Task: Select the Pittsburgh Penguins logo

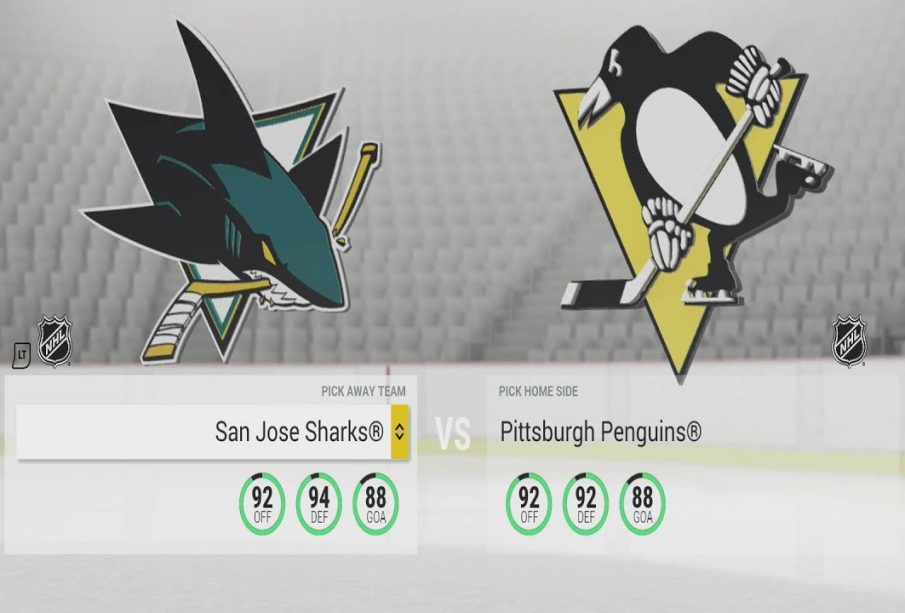Action: tap(690, 190)
